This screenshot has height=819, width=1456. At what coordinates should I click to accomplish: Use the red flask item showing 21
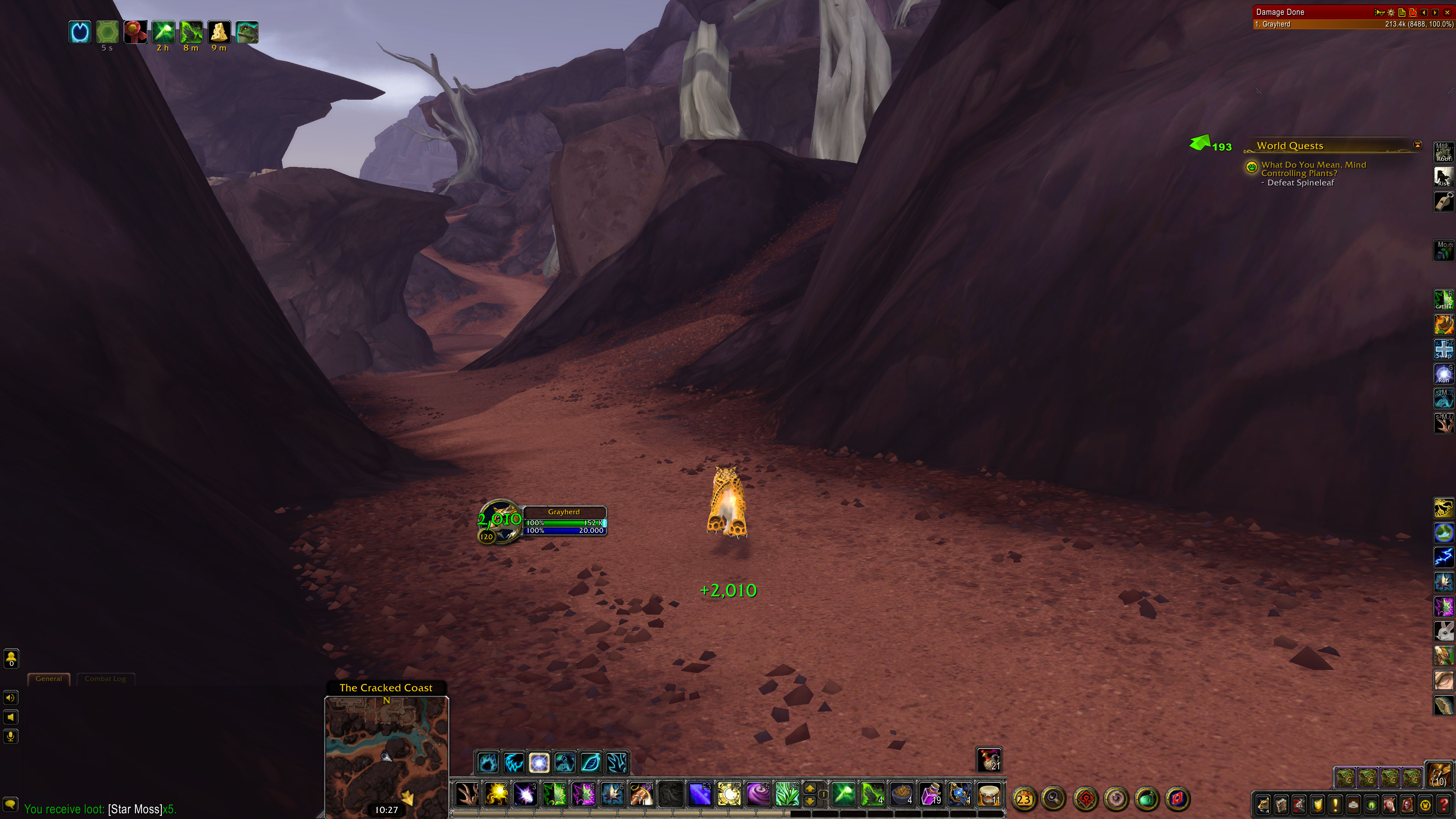(988, 759)
